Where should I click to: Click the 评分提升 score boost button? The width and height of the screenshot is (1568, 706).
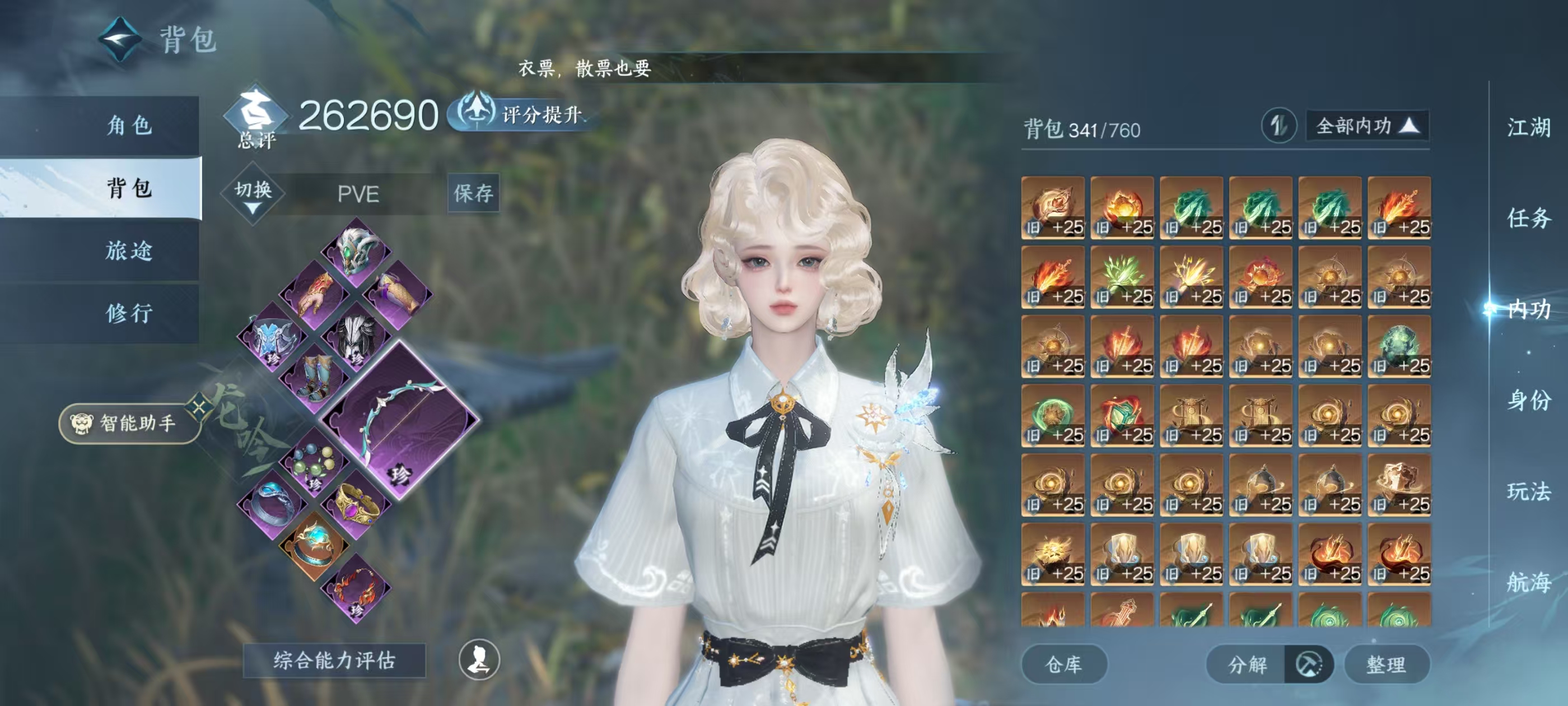pos(524,114)
